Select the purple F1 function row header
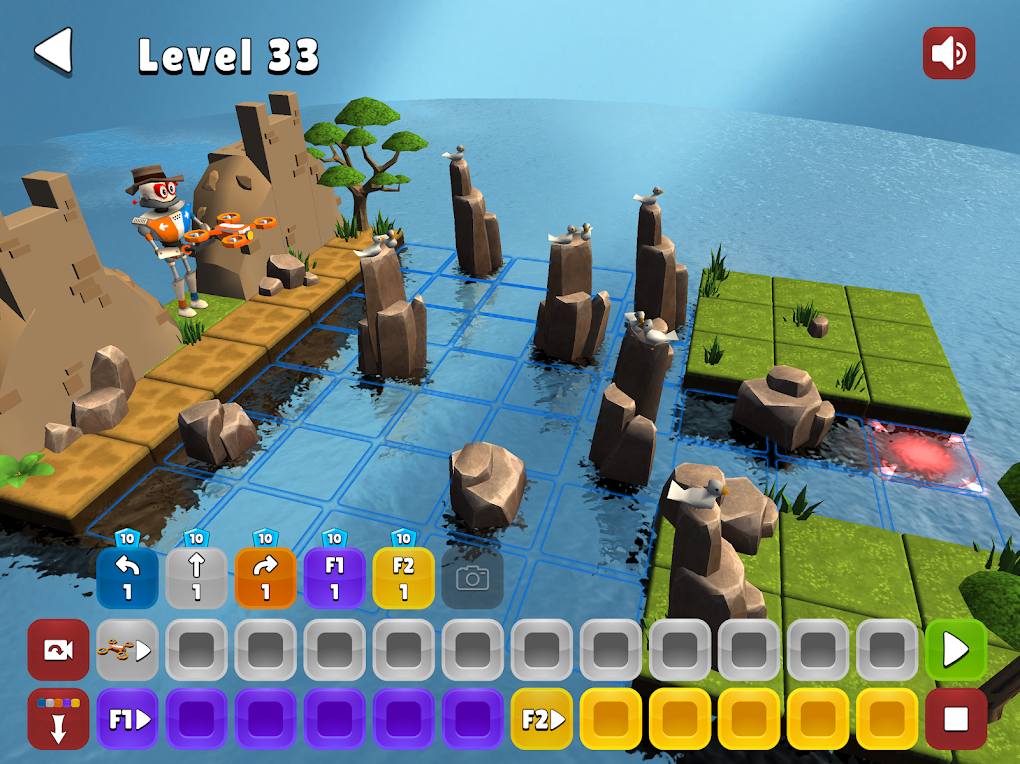 point(127,719)
